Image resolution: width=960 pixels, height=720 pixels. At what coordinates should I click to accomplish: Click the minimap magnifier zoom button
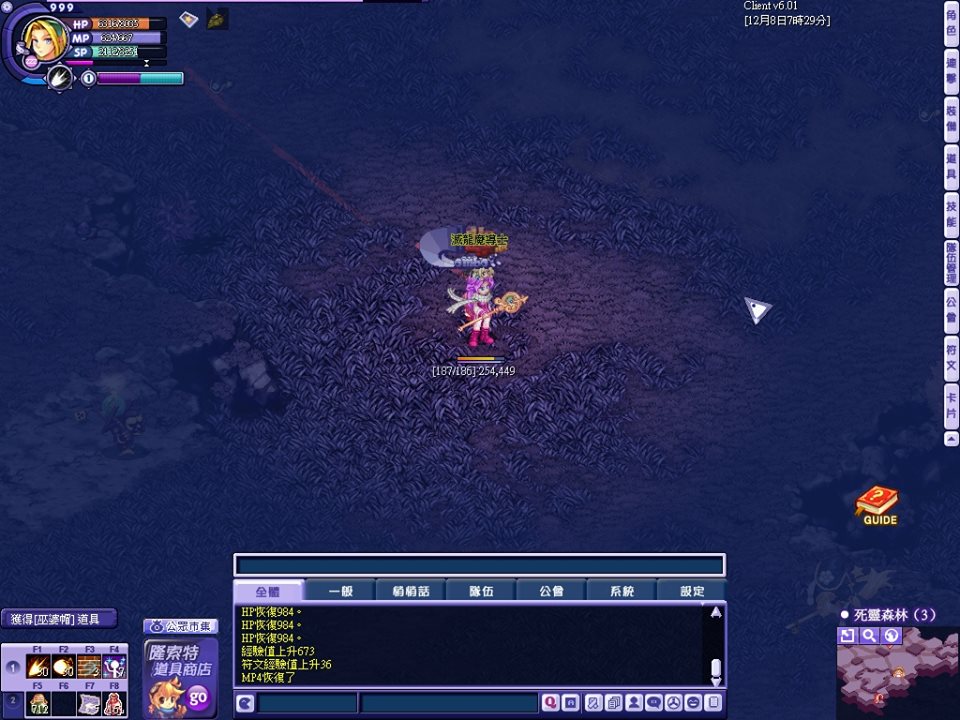[x=870, y=635]
